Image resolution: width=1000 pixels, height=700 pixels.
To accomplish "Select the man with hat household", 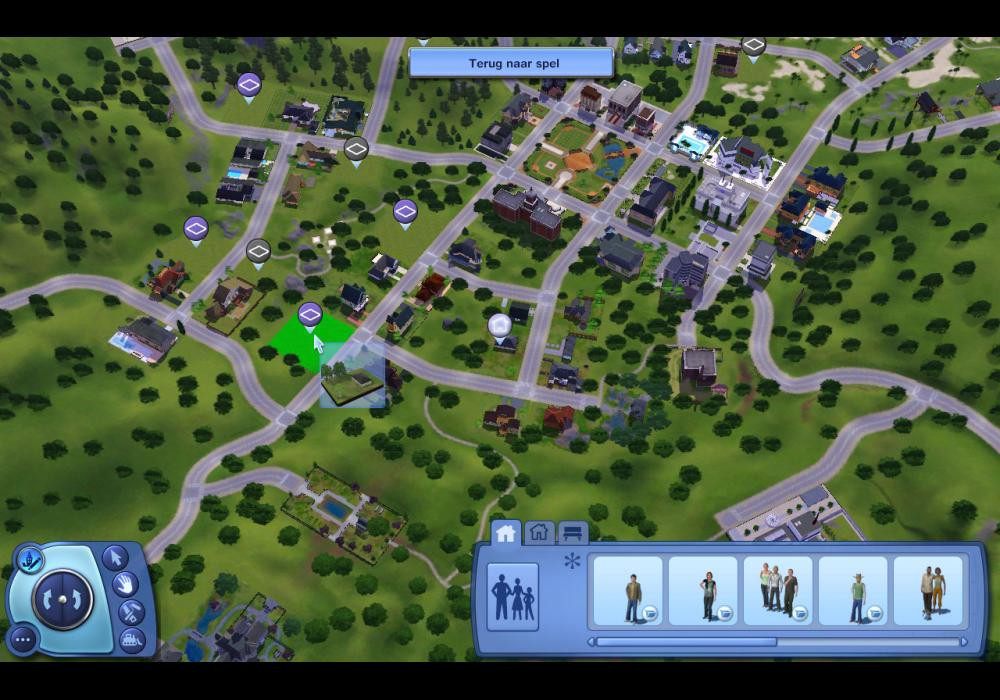I will (853, 592).
